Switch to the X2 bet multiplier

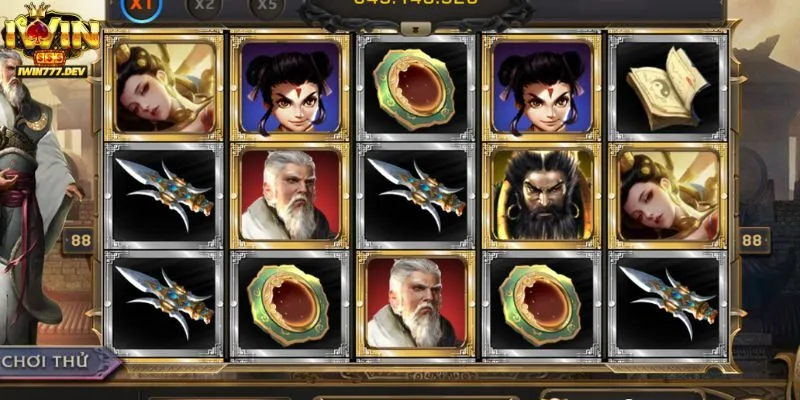205,5
